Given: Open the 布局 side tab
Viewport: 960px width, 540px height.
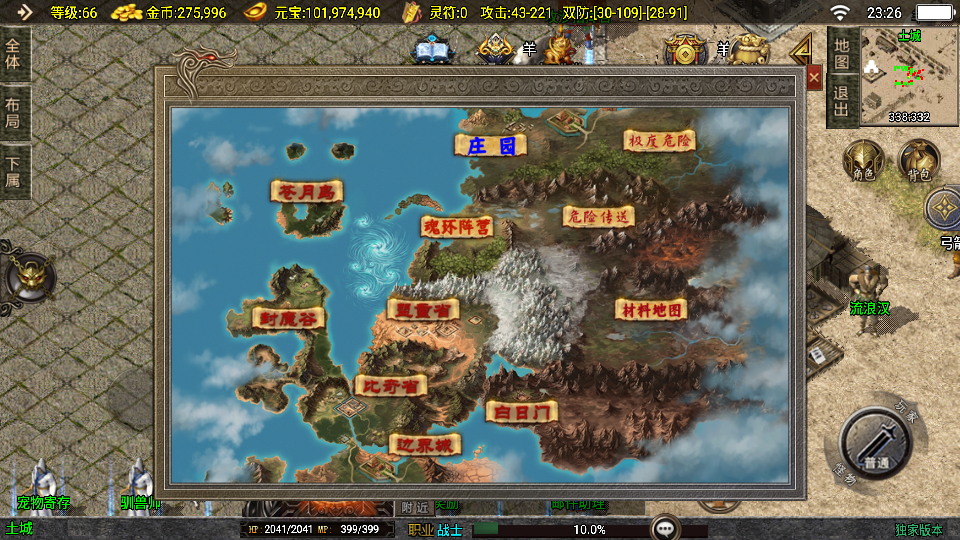Looking at the screenshot, I should click(13, 112).
